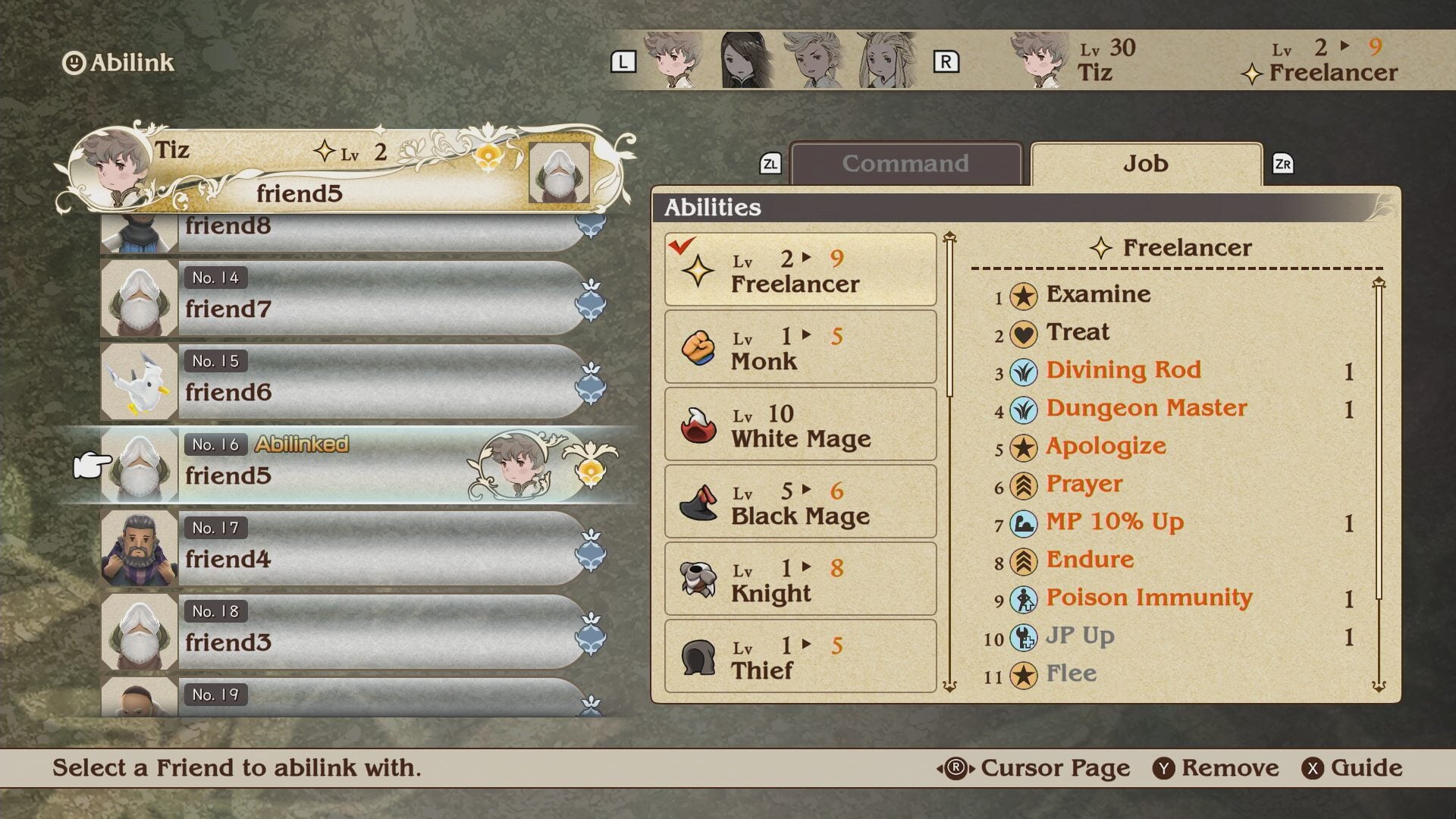Open the Job tab
This screenshot has height=819, width=1456.
(1145, 164)
